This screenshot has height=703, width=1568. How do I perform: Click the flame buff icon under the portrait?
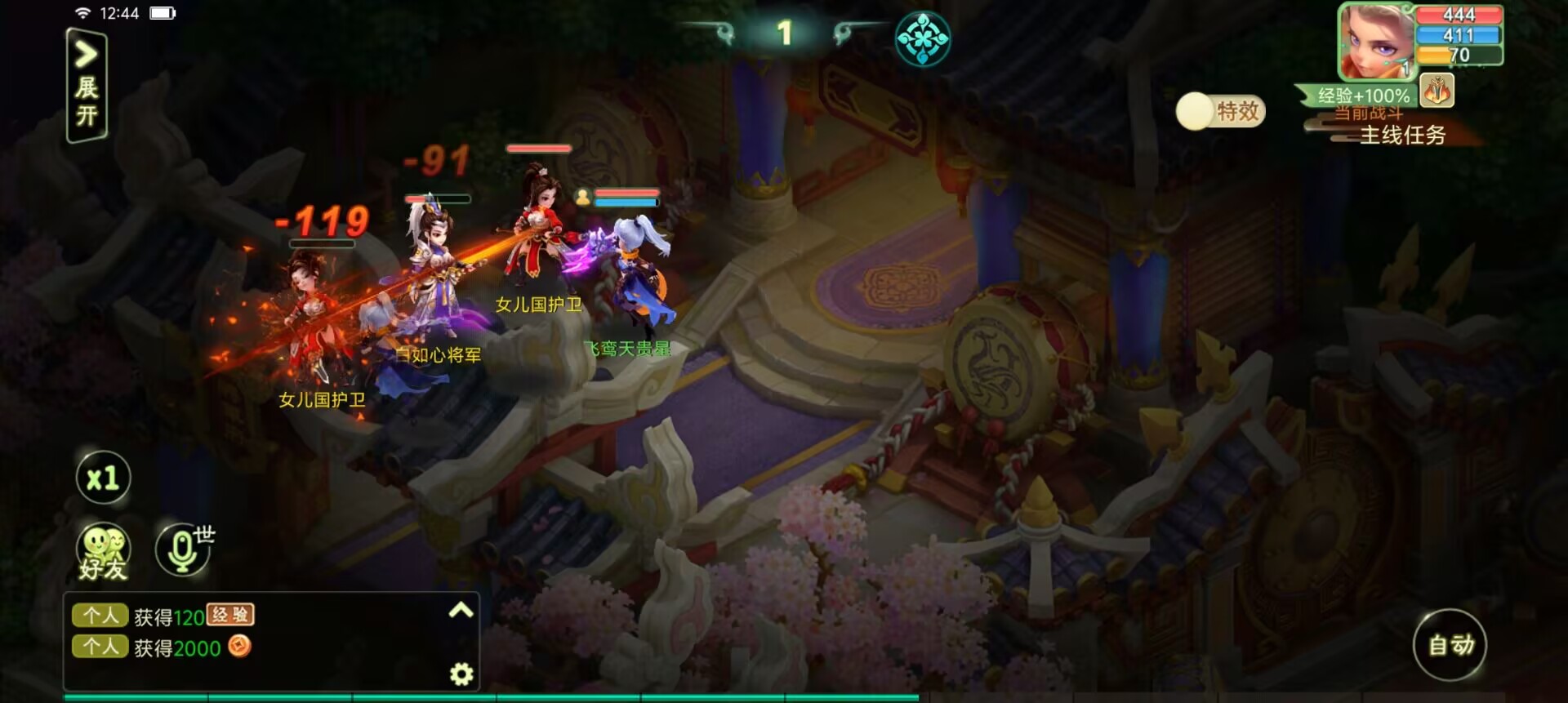1437,91
